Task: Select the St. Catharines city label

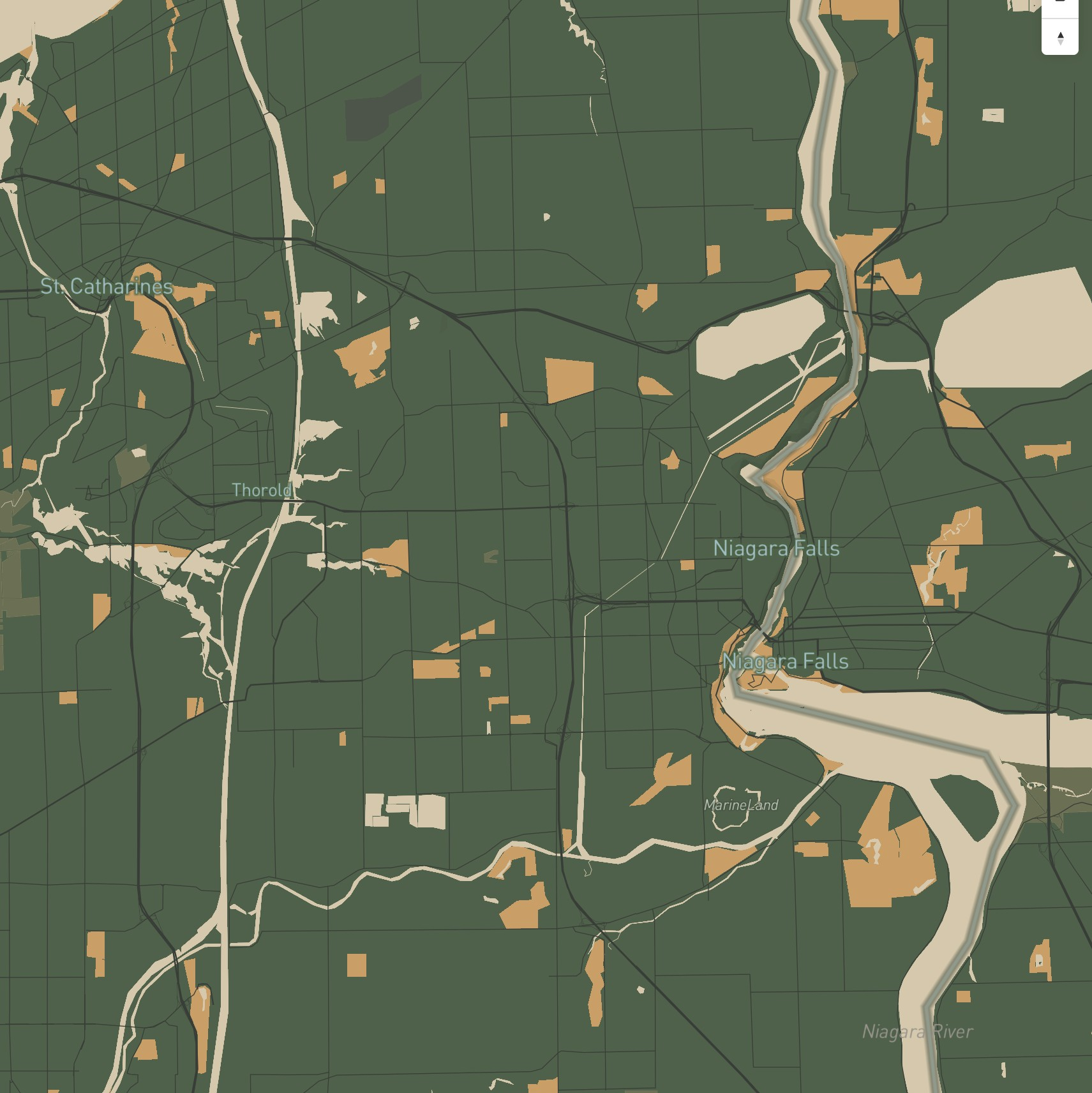Action: (107, 287)
